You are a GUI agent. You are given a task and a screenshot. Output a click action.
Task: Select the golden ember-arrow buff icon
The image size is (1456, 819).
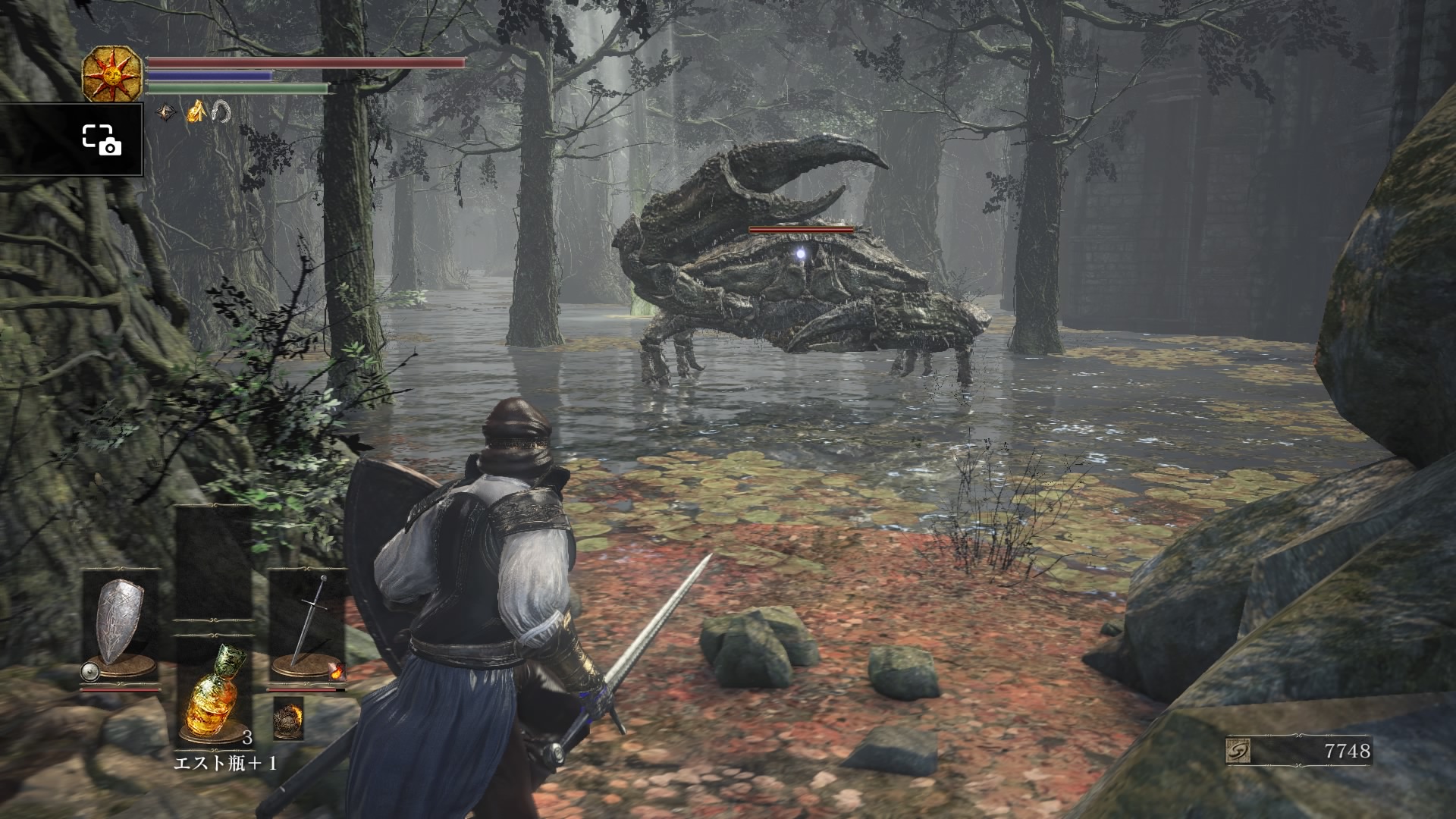click(196, 112)
